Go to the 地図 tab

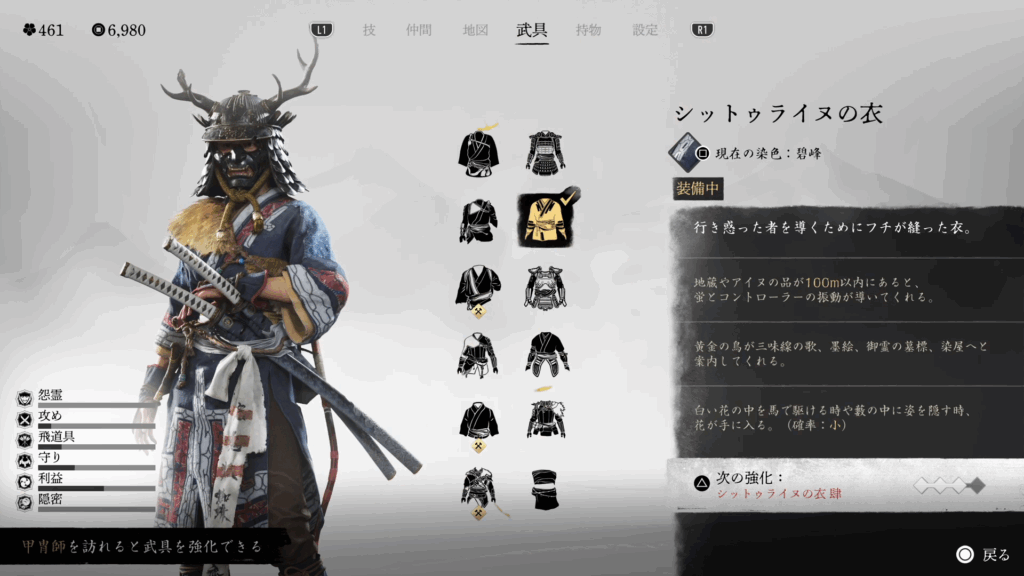click(476, 30)
